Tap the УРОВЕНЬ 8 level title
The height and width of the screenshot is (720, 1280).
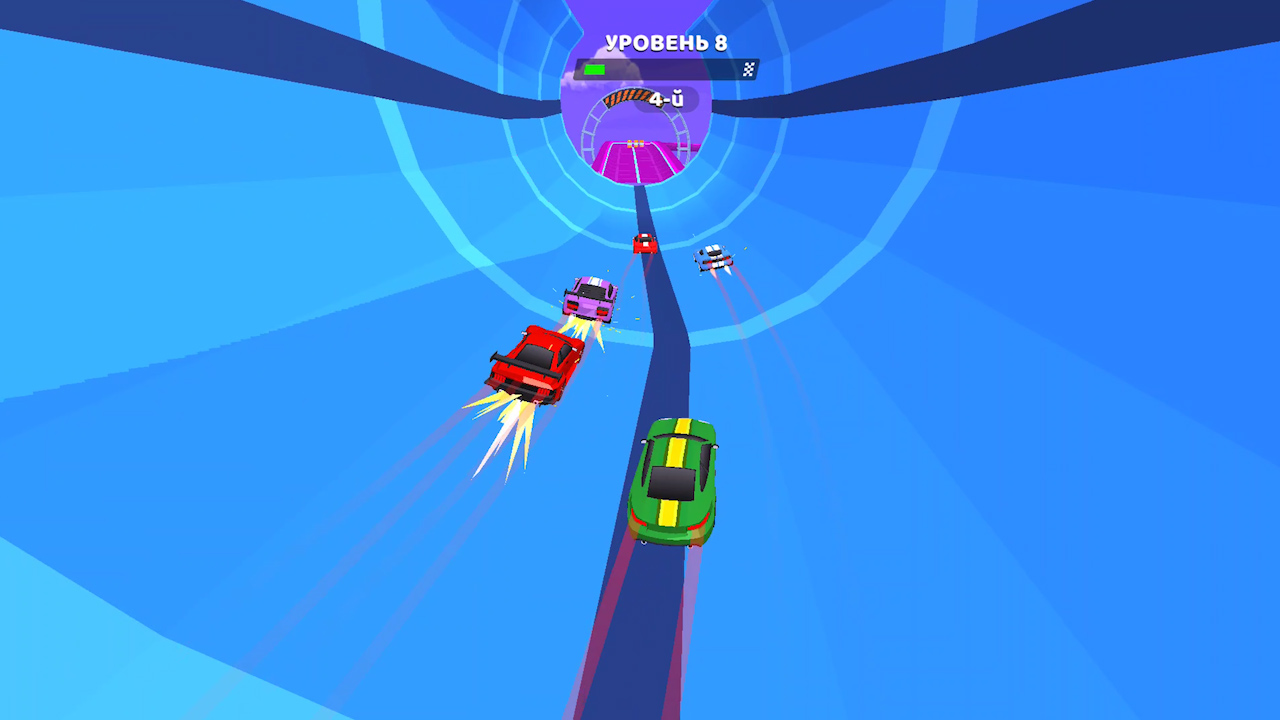667,42
